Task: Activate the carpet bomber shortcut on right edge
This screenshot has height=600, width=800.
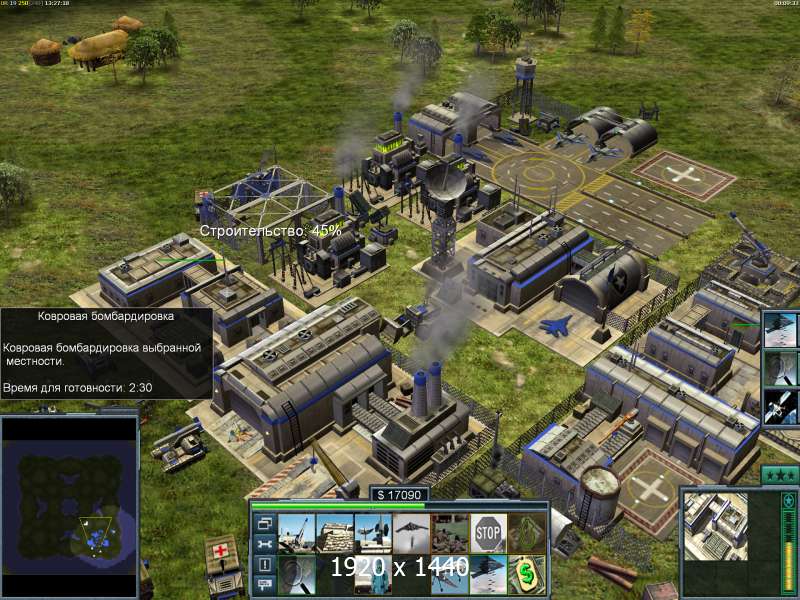Action: coord(781,329)
